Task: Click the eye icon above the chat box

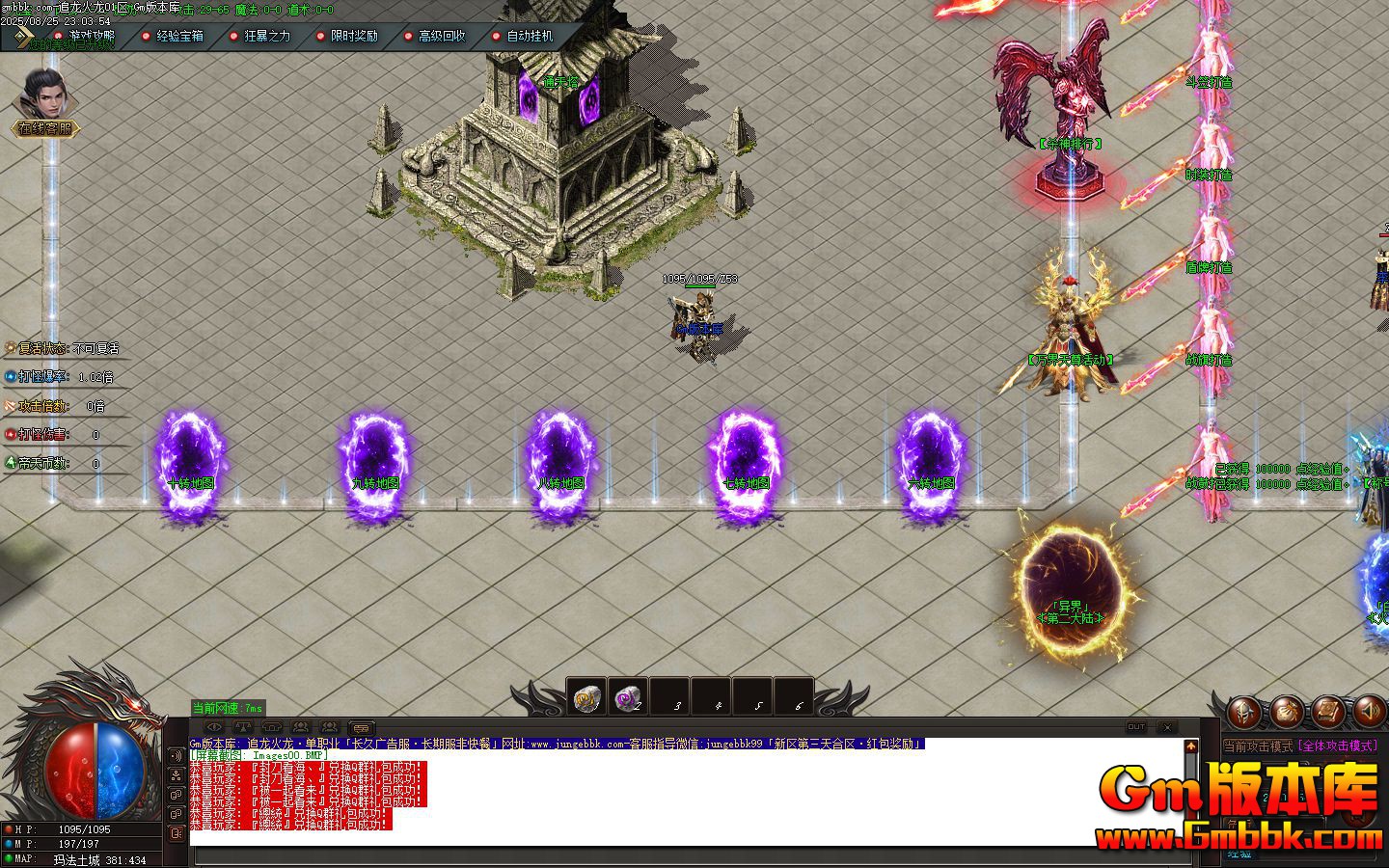Action: tap(214, 728)
